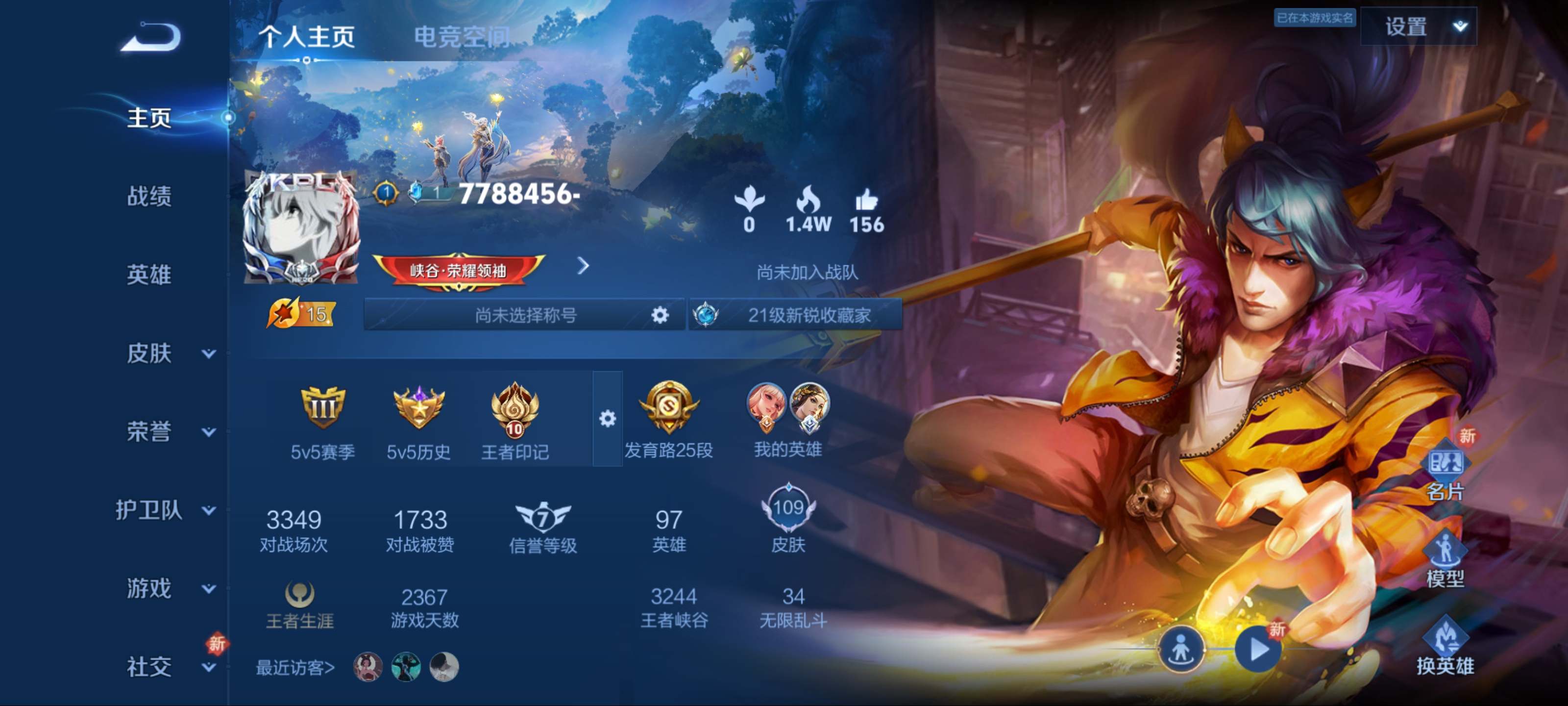This screenshot has width=1568, height=706.
Task: View the 5v5赛季 rank emblem
Action: pyautogui.click(x=322, y=420)
